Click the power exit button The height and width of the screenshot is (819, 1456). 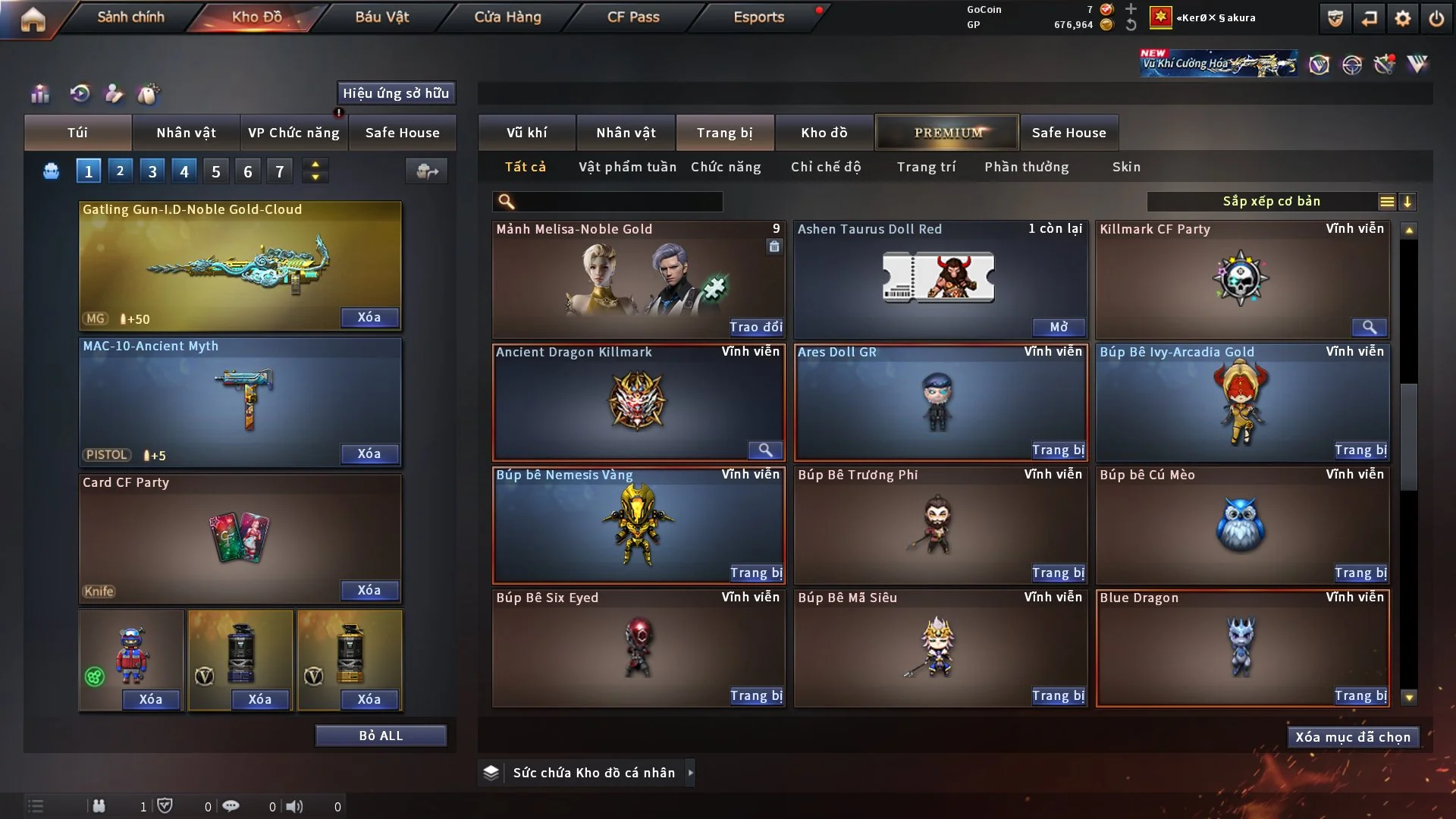1436,18
